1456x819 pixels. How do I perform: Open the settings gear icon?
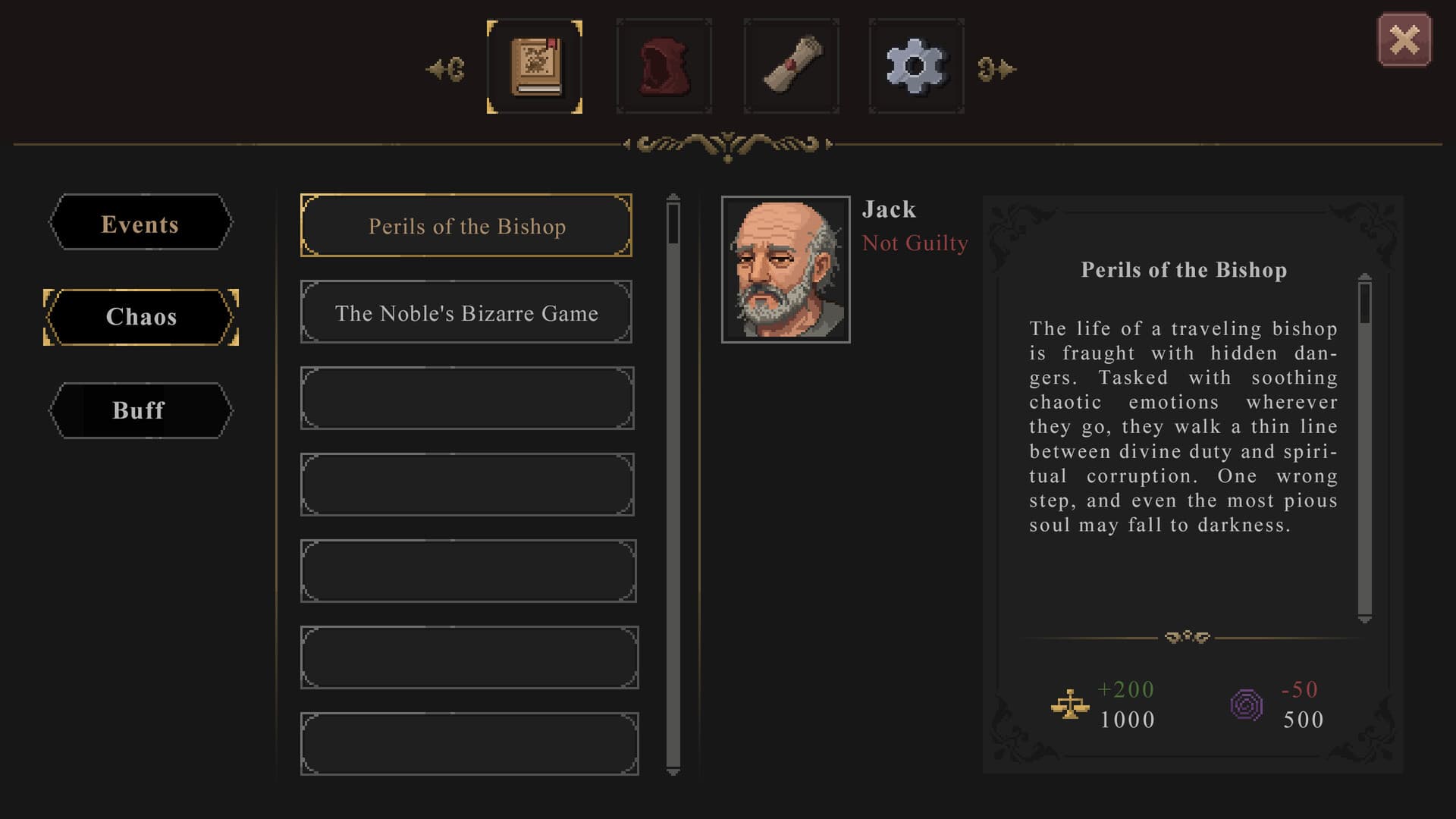(x=917, y=67)
